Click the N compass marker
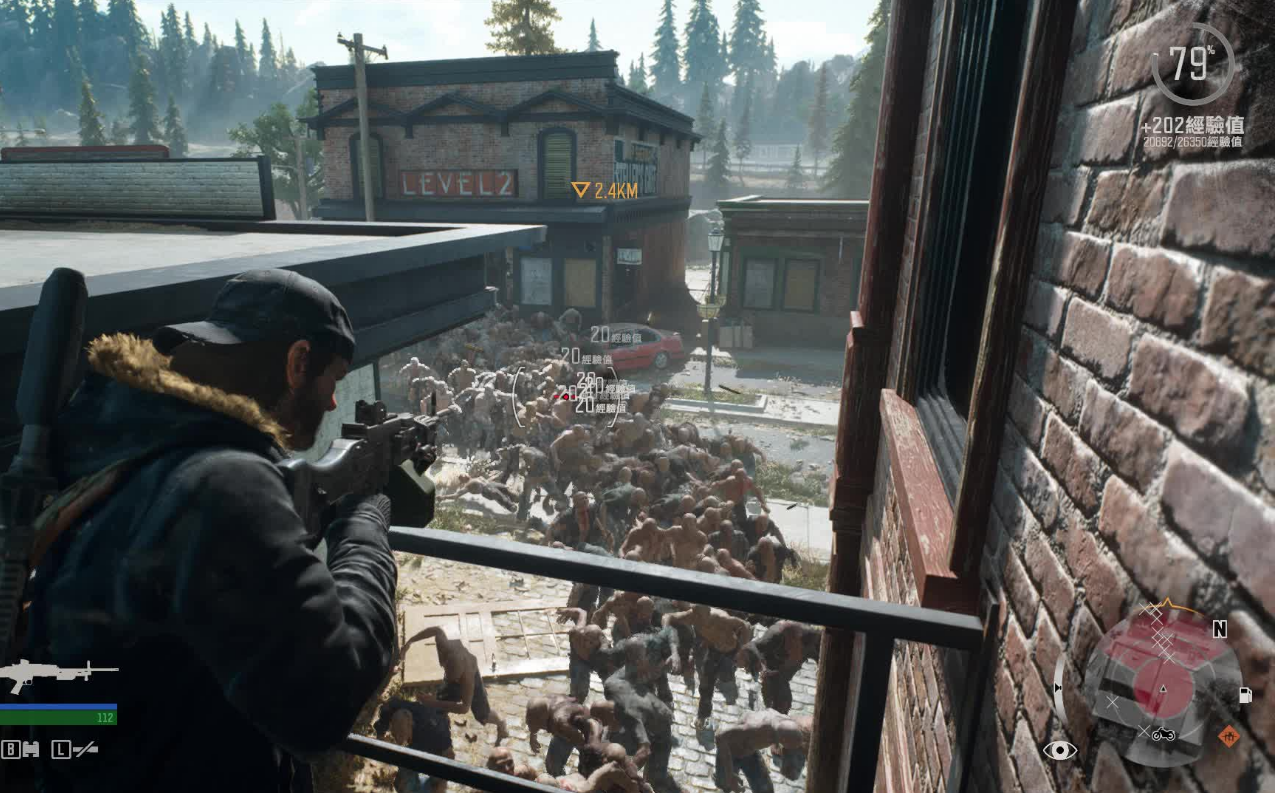The image size is (1275, 793). coord(1219,629)
